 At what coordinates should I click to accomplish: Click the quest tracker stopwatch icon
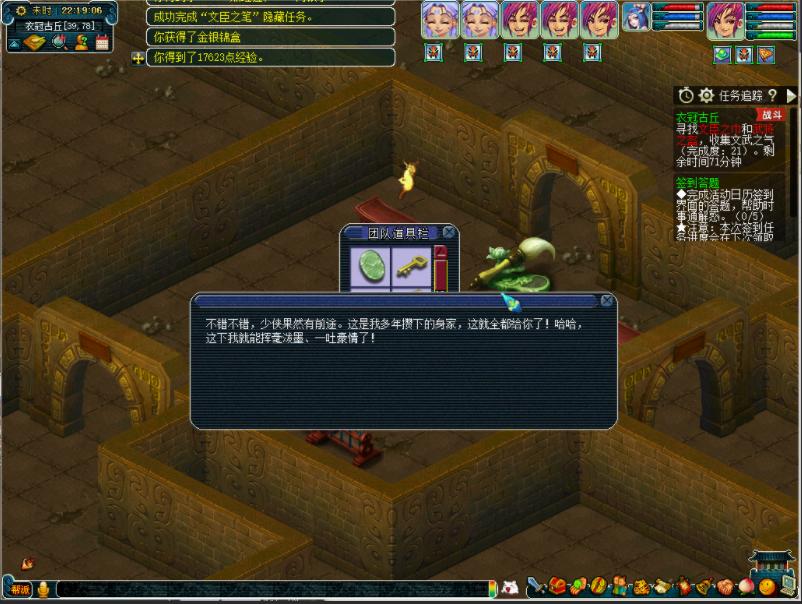click(685, 95)
